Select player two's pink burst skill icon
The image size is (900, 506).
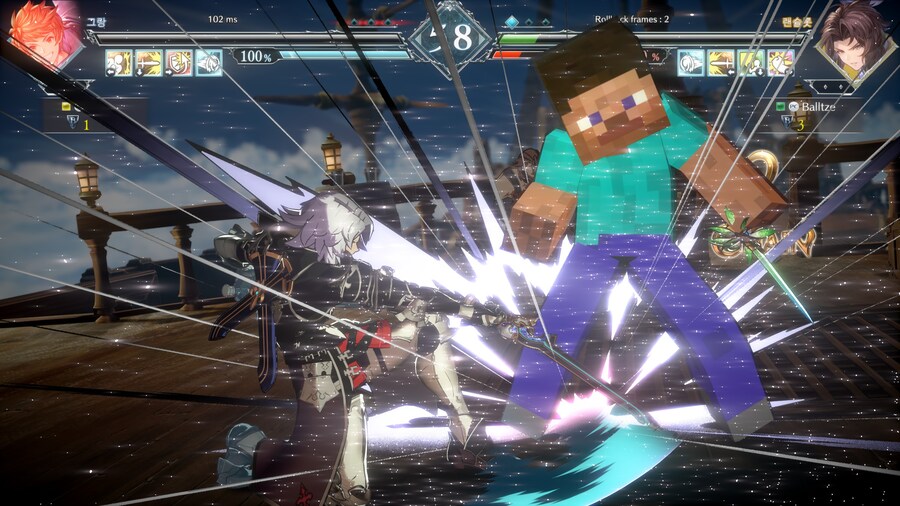point(781,63)
